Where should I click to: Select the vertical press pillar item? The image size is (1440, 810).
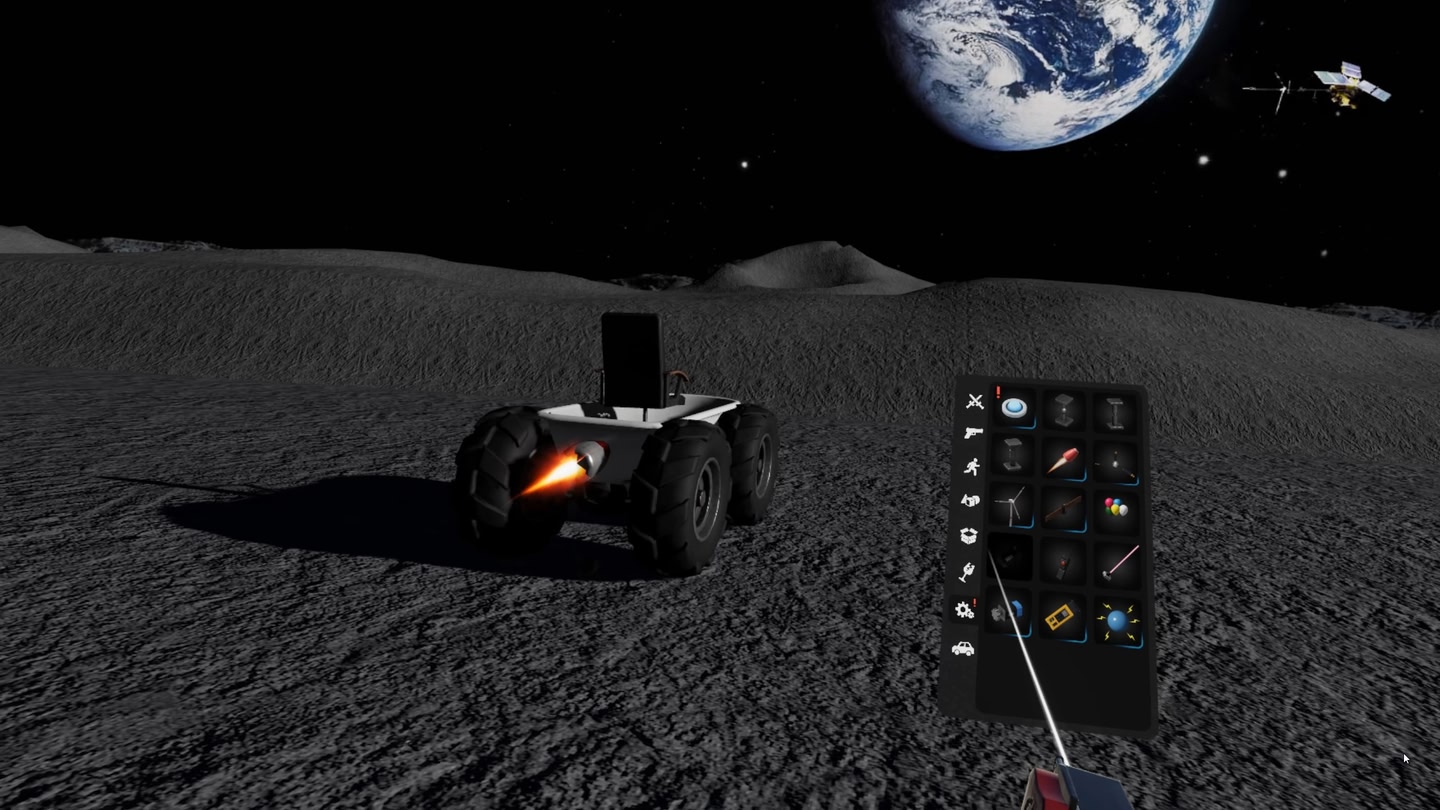coord(1012,458)
